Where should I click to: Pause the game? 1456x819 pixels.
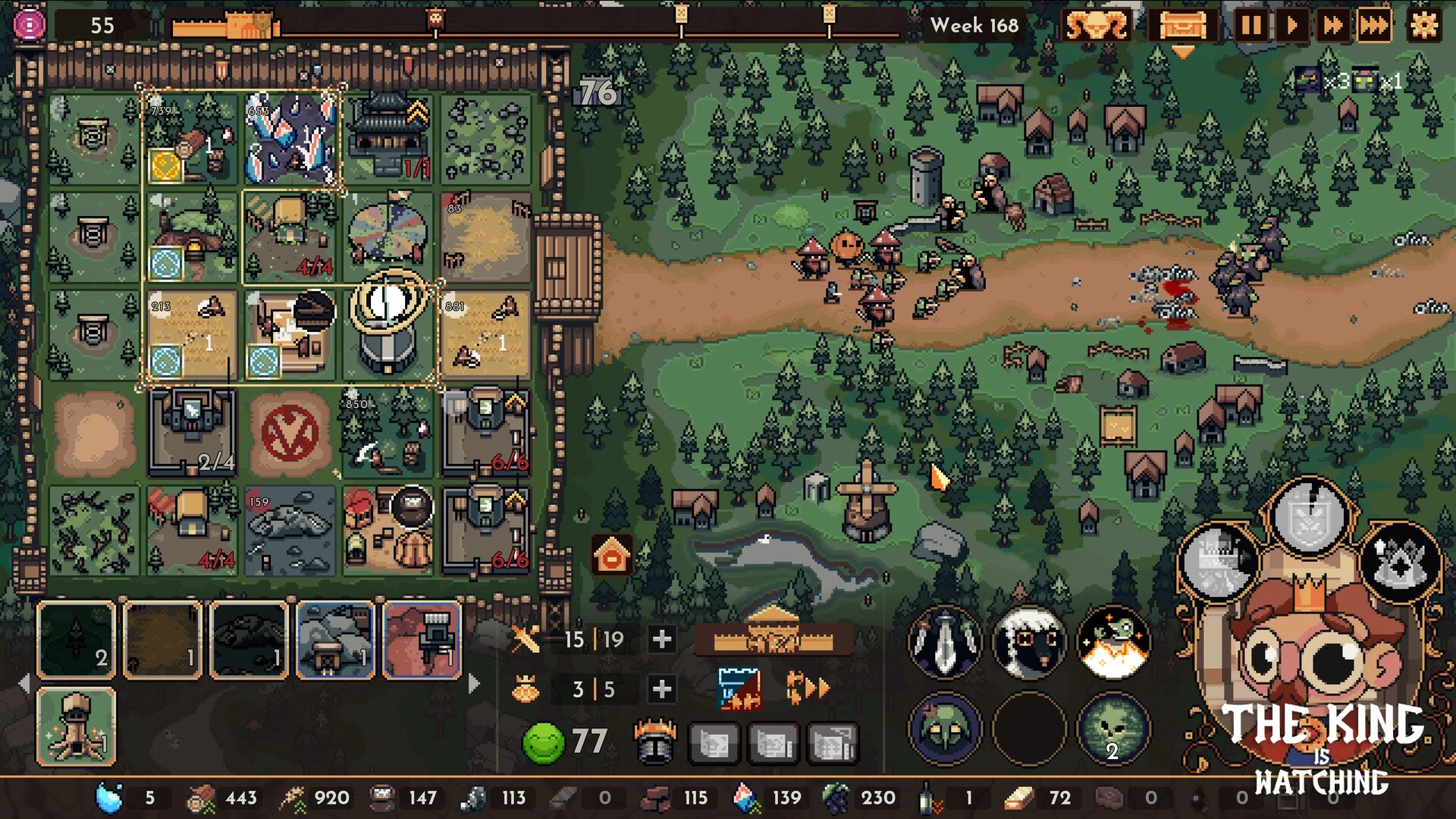(x=1251, y=26)
